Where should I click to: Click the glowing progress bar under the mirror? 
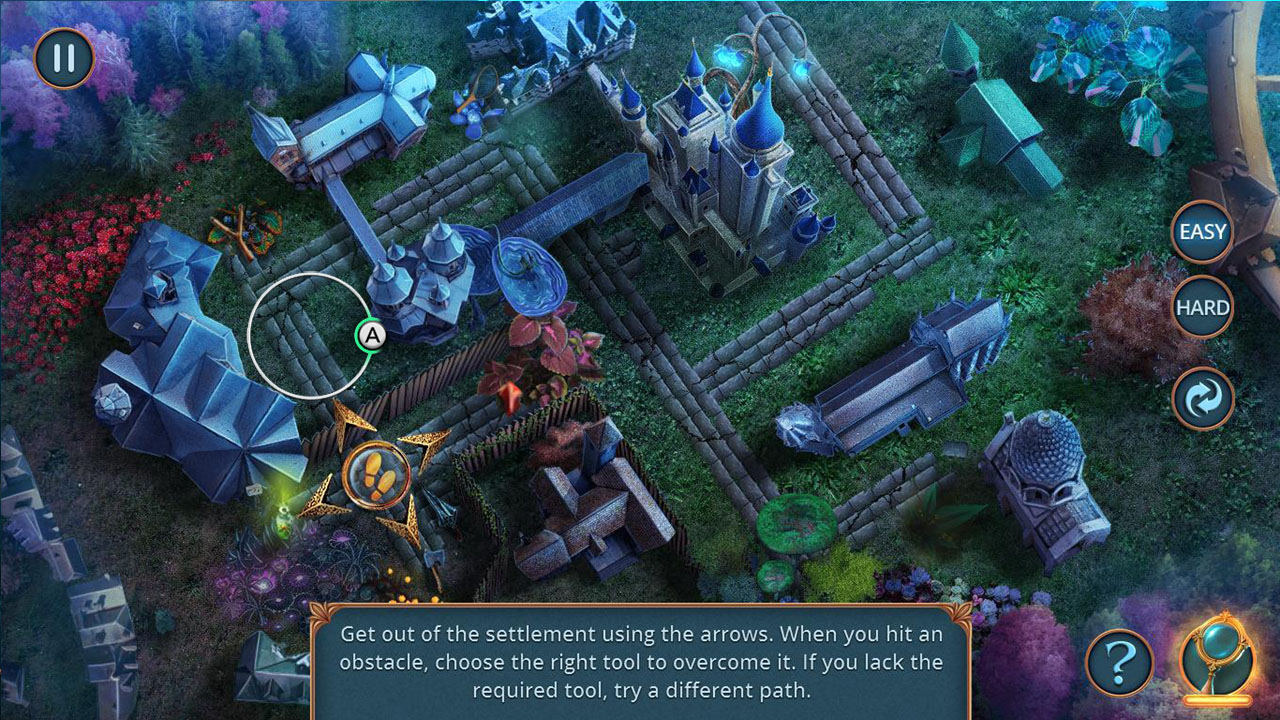tap(1217, 700)
